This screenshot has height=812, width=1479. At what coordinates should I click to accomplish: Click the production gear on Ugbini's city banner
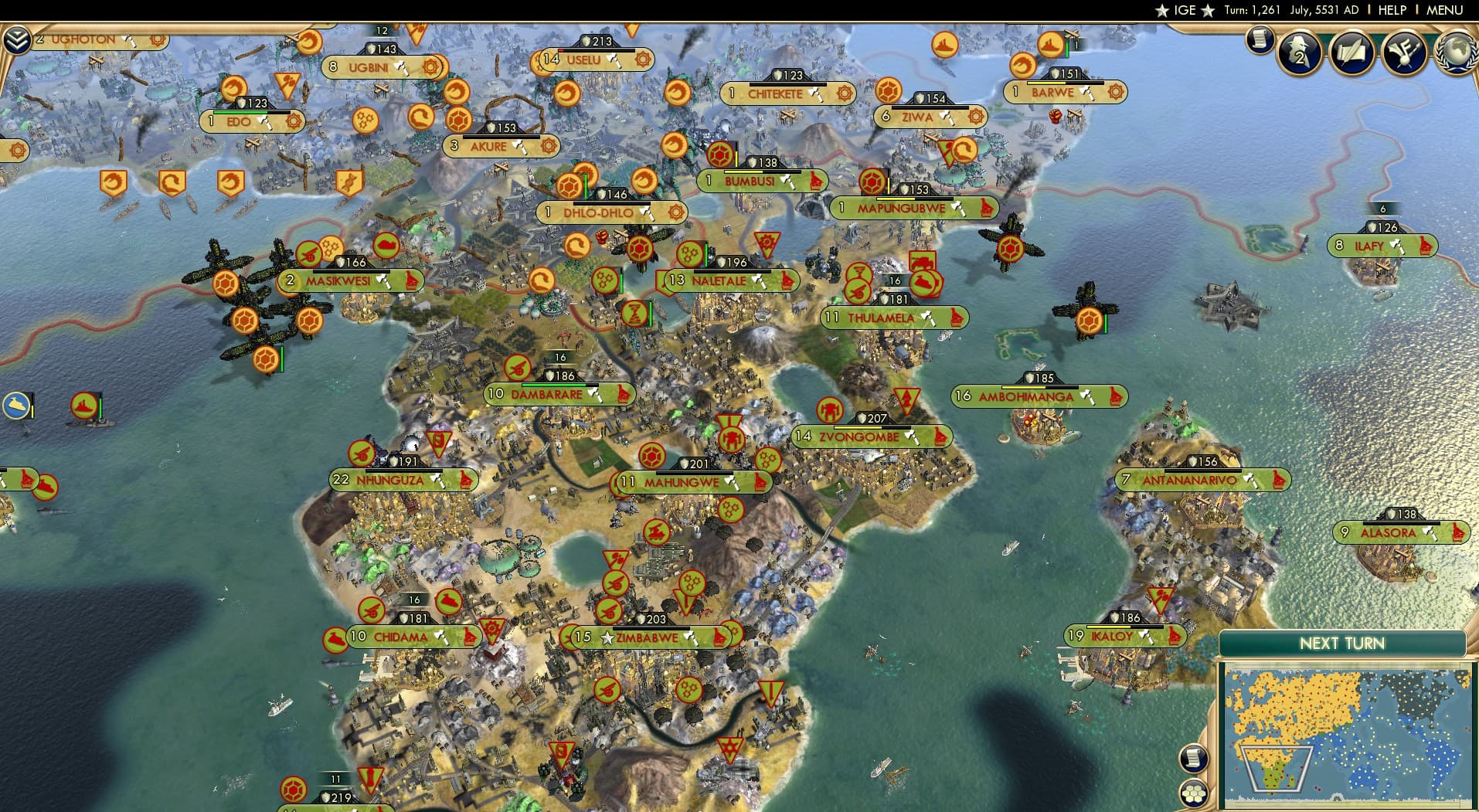pyautogui.click(x=430, y=67)
